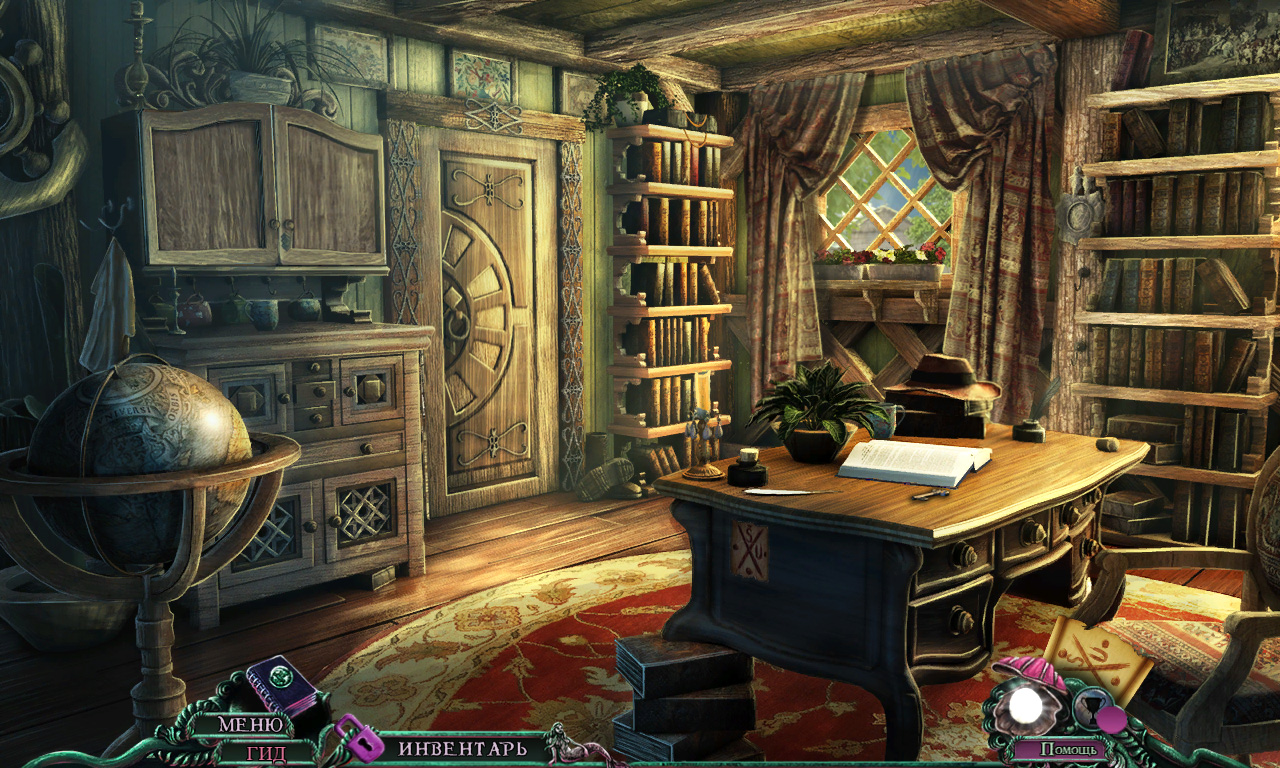Use the pearl shell hint

click(1025, 706)
